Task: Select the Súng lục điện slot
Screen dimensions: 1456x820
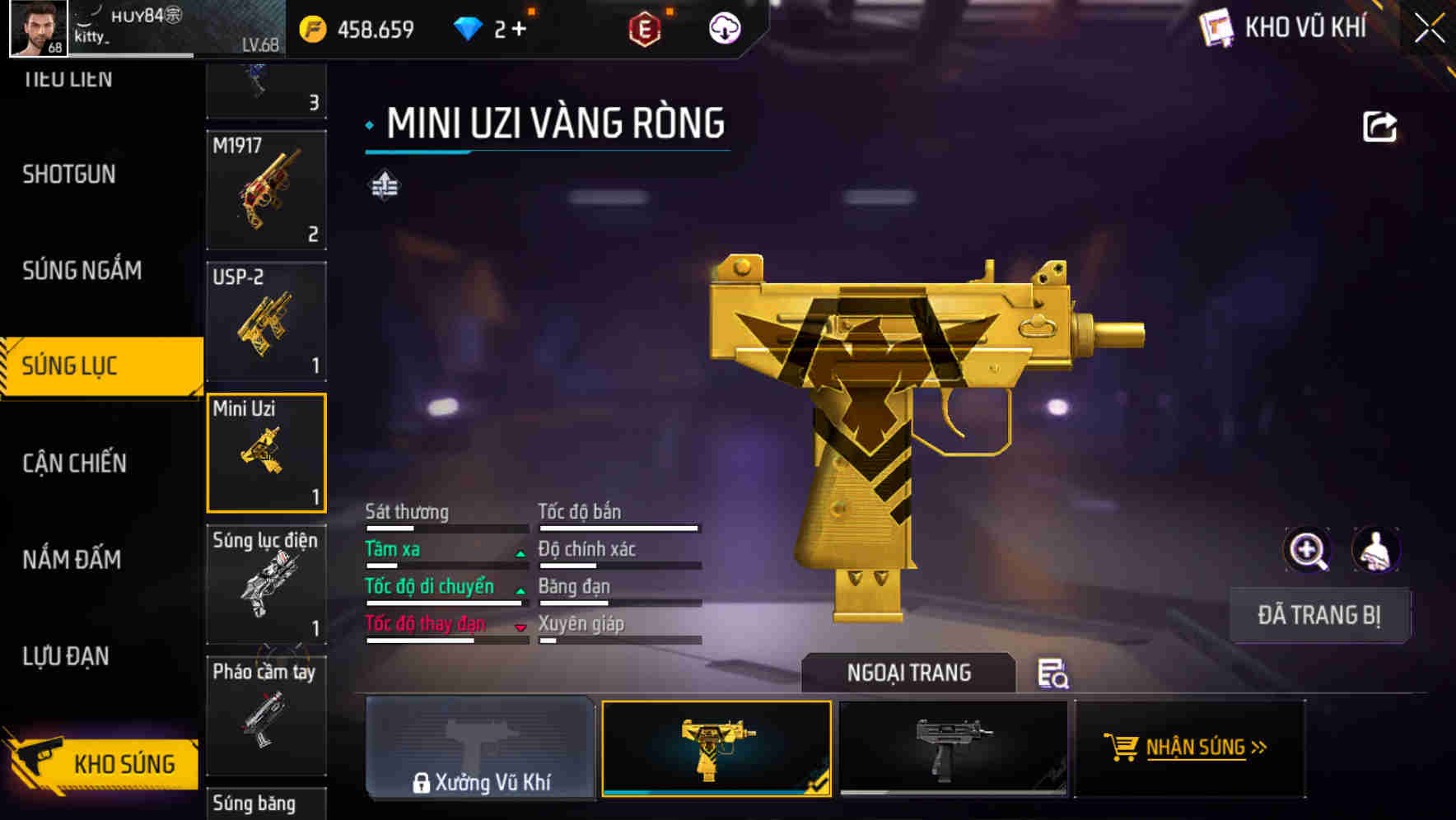Action: pos(266,585)
